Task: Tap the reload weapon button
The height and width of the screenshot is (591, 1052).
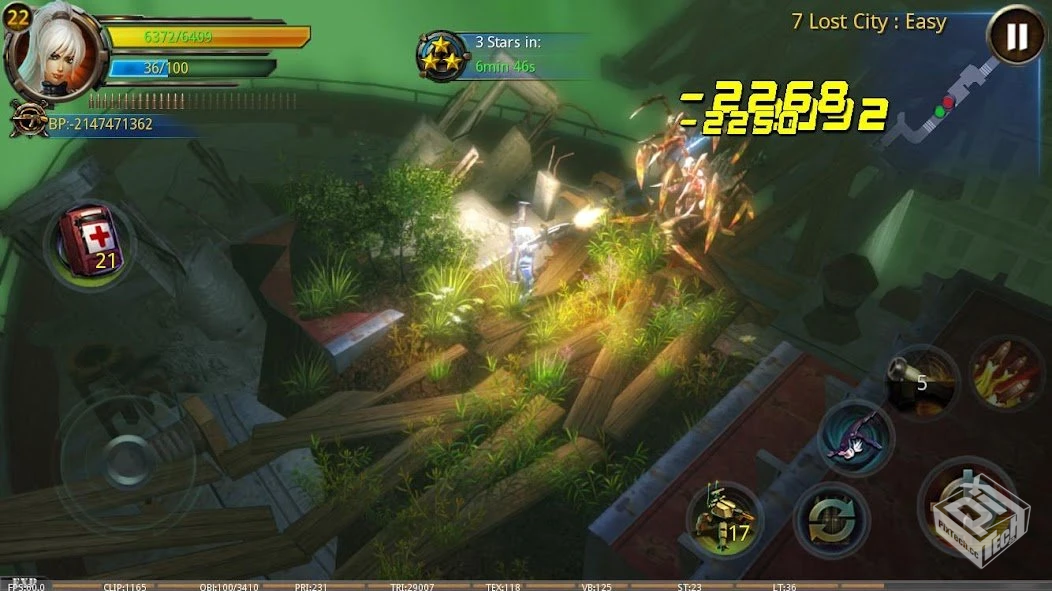Action: tap(831, 520)
